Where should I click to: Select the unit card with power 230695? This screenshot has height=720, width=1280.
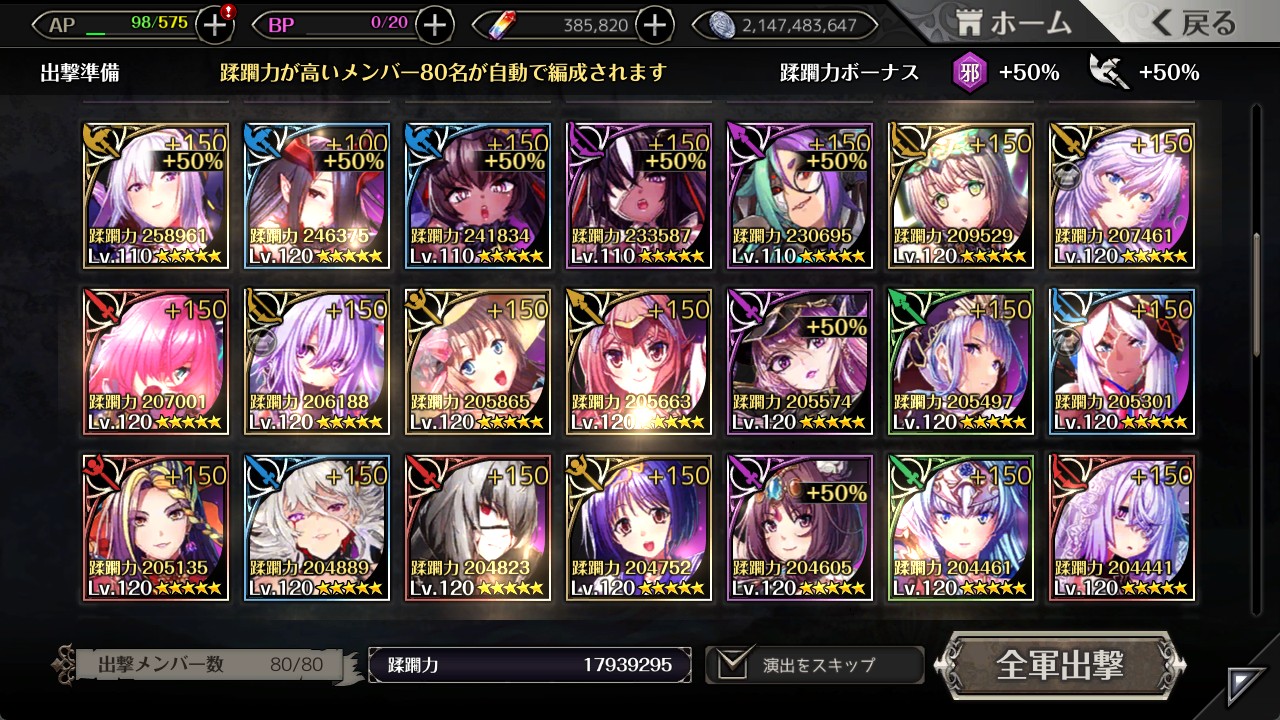pyautogui.click(x=800, y=196)
